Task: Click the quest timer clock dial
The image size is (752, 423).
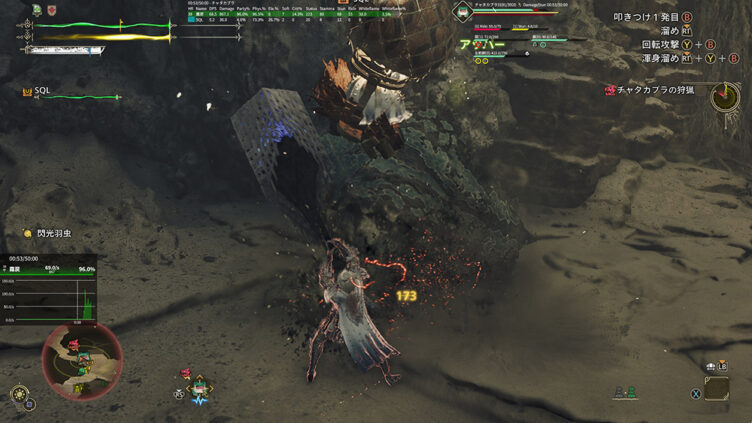Action: (724, 97)
